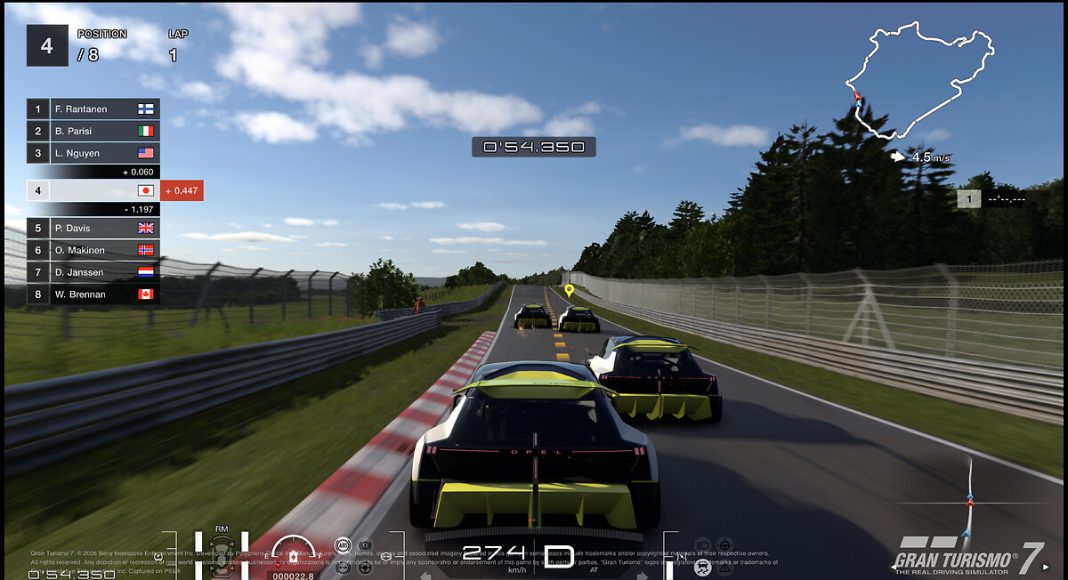Image resolution: width=1068 pixels, height=580 pixels.
Task: Select O. Makinen's leaderboard row
Action: click(x=93, y=250)
